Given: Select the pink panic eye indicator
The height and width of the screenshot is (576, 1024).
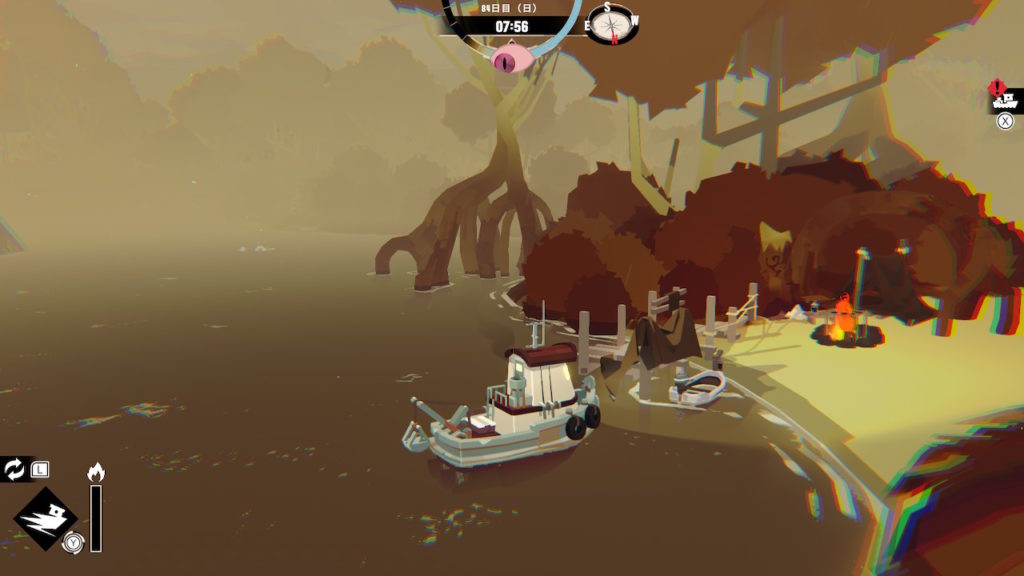Looking at the screenshot, I should (510, 60).
